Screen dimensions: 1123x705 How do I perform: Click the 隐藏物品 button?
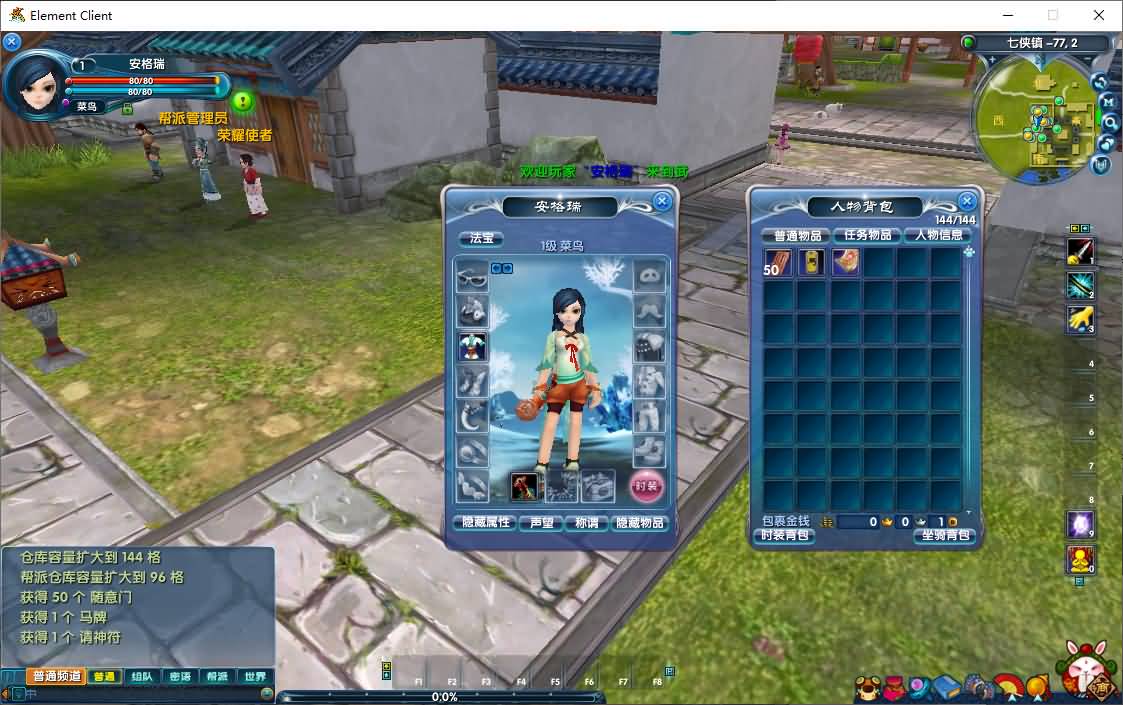[x=640, y=523]
